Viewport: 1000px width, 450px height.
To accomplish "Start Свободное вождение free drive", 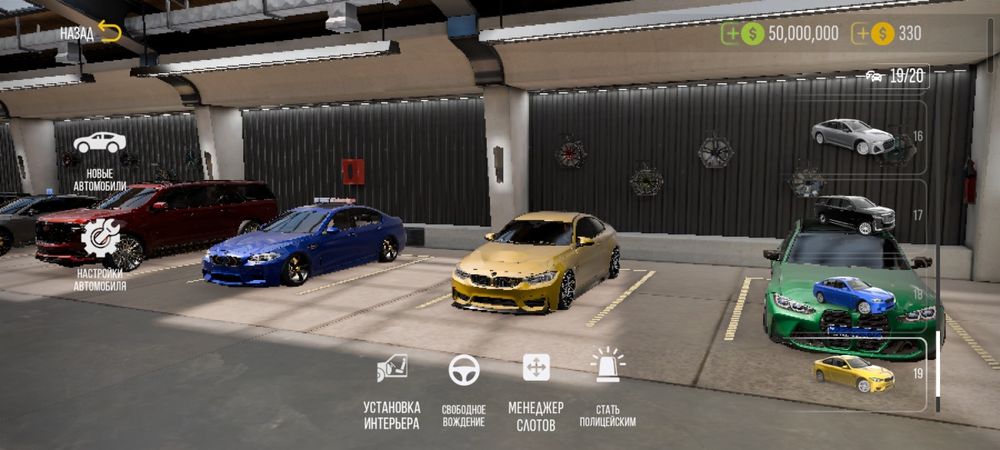I will coord(464,389).
